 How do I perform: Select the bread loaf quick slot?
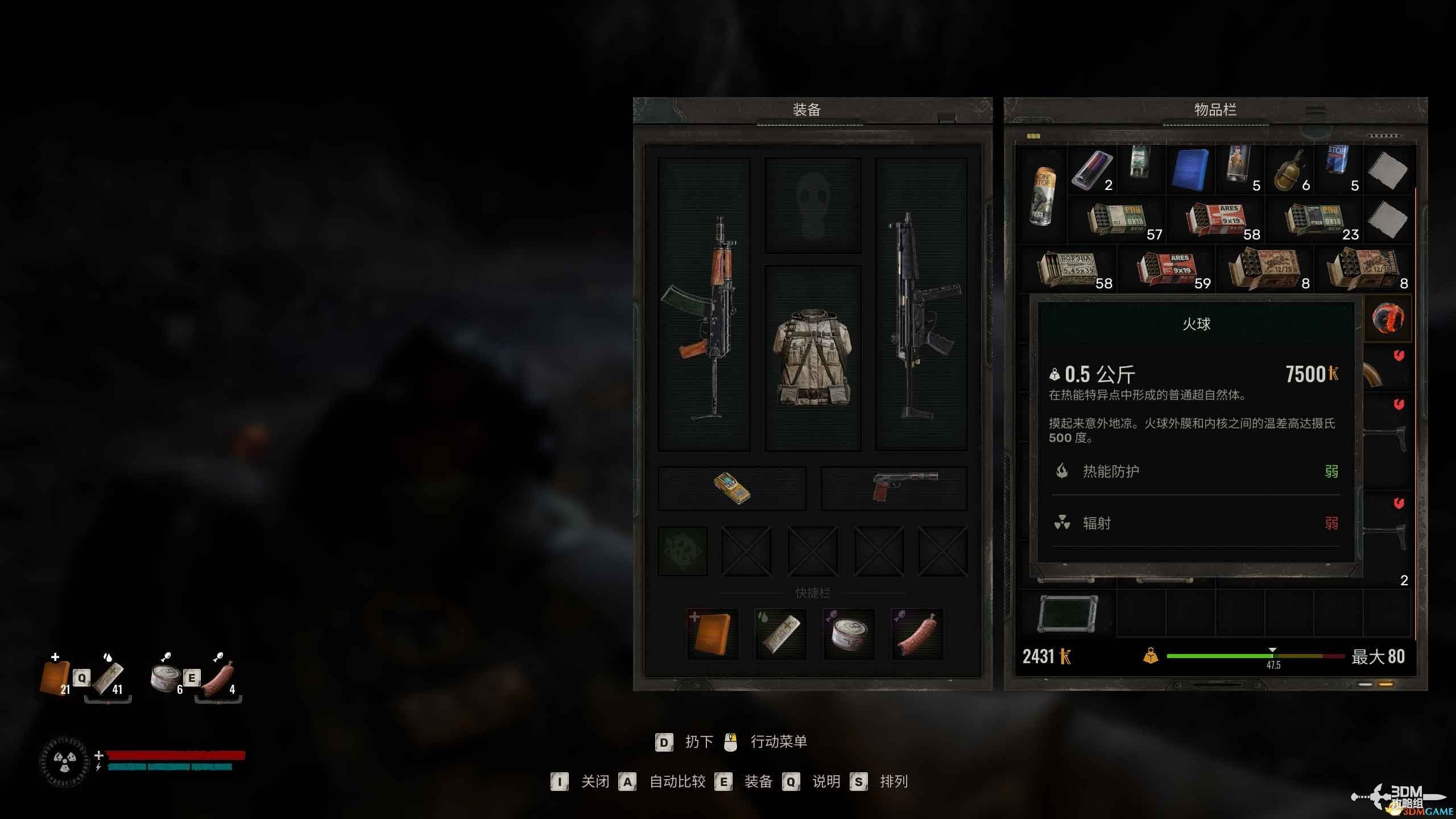(780, 634)
